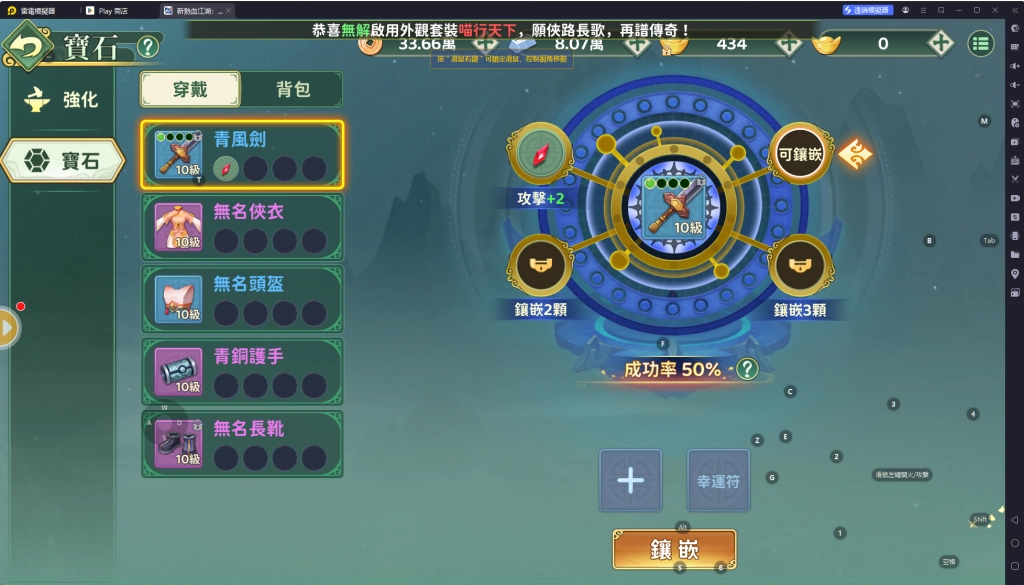Choose the 無名俠衣 equipment row

tap(243, 227)
